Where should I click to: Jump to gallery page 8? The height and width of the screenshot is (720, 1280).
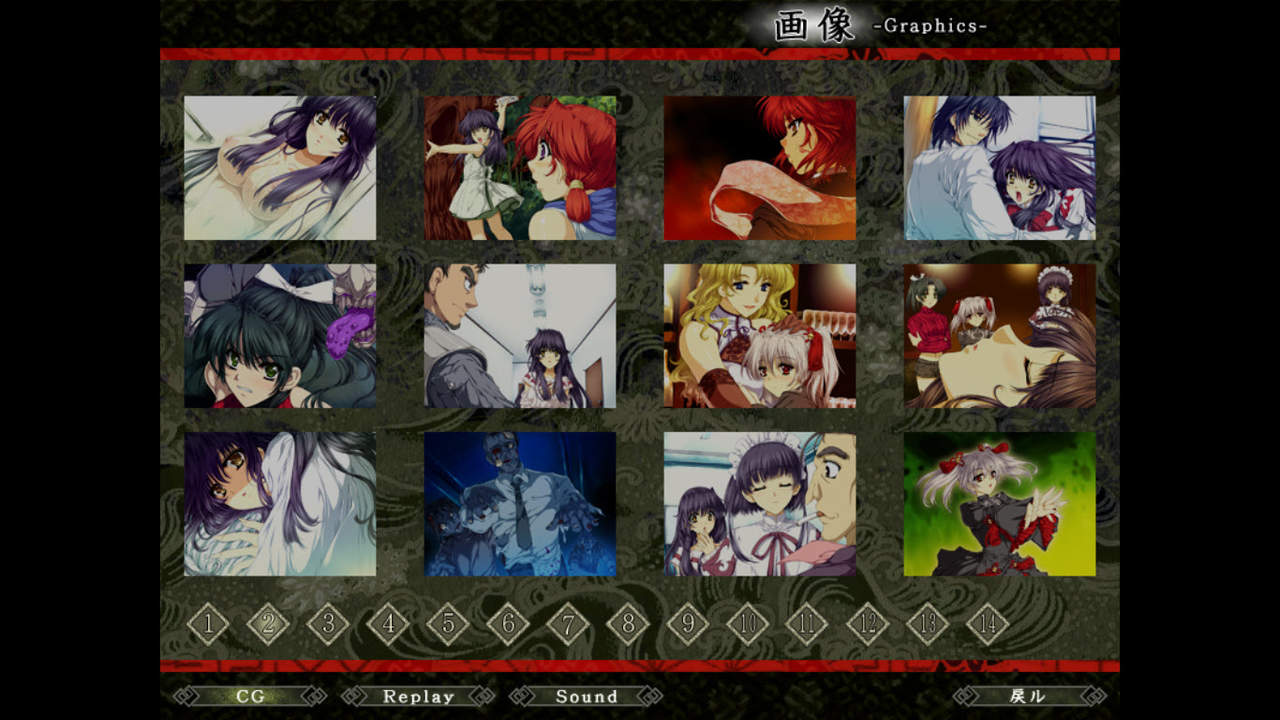tap(628, 625)
